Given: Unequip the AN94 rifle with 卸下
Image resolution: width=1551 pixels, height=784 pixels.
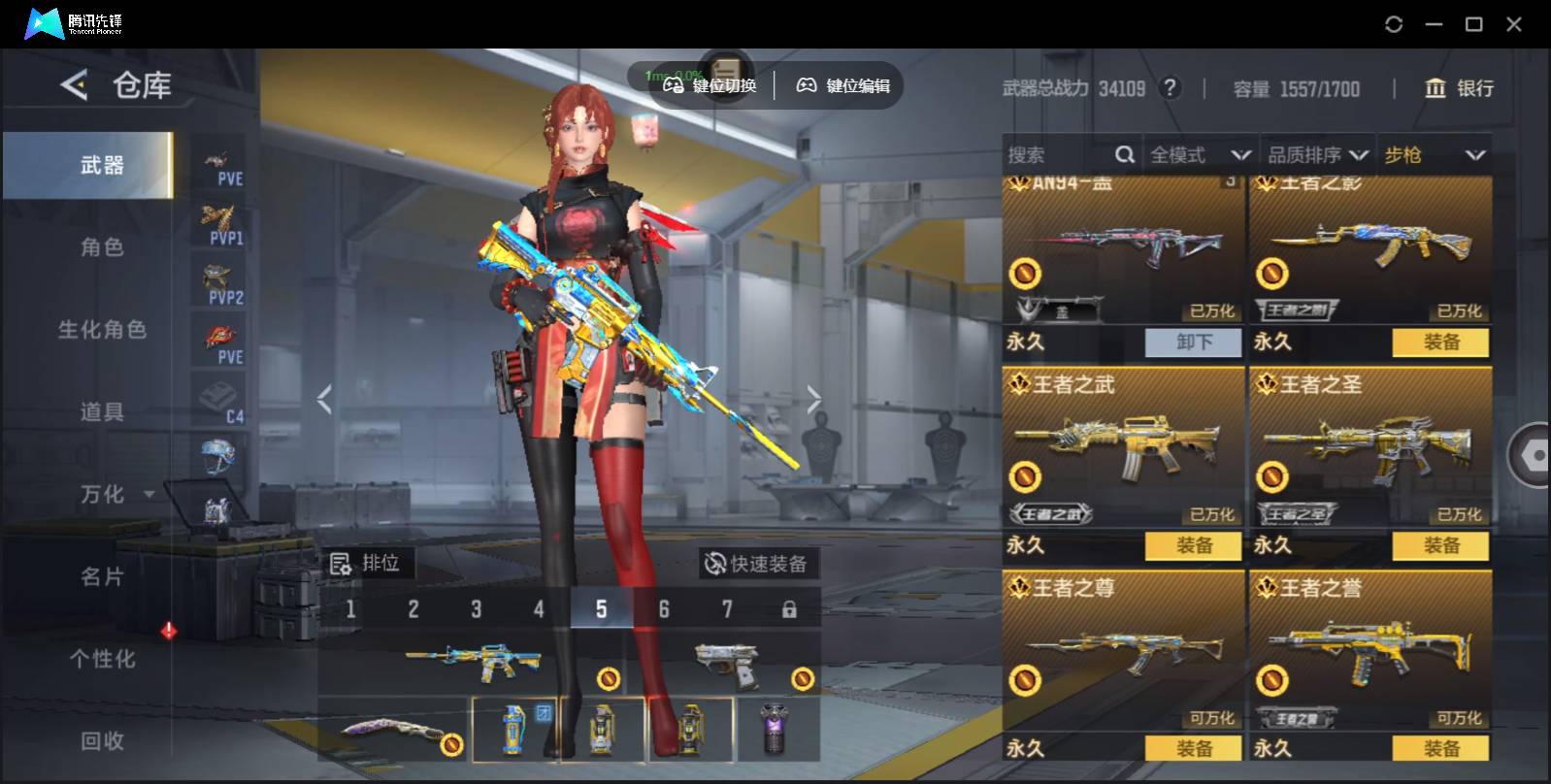Looking at the screenshot, I should 1193,343.
